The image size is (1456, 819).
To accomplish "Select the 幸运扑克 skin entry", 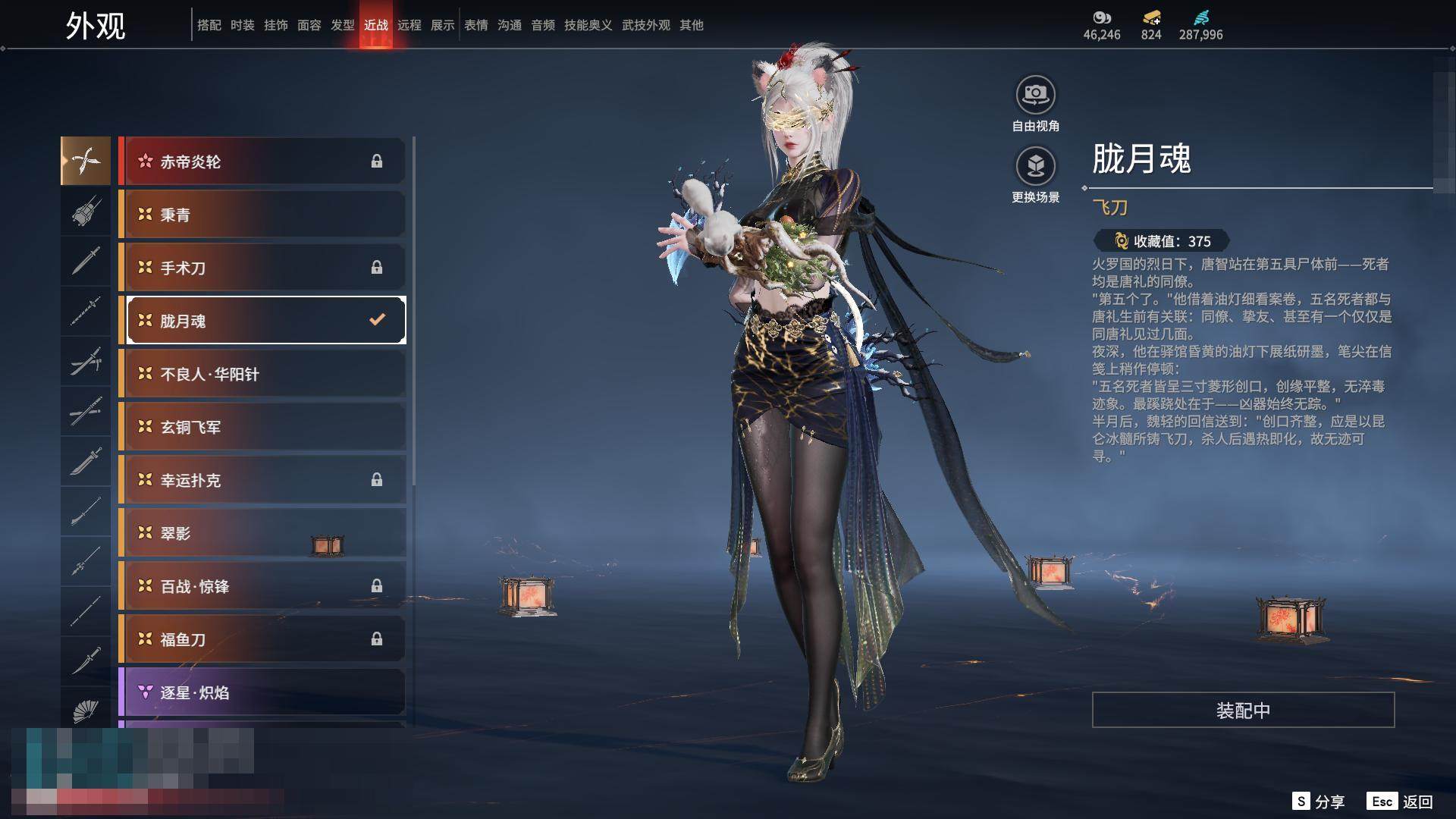I will click(262, 480).
